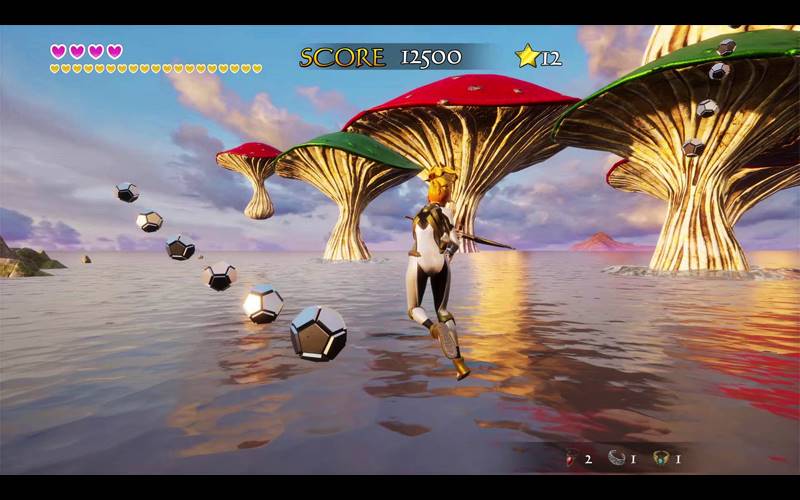
Task: Click the yellow star collectible icon
Action: pos(527,56)
